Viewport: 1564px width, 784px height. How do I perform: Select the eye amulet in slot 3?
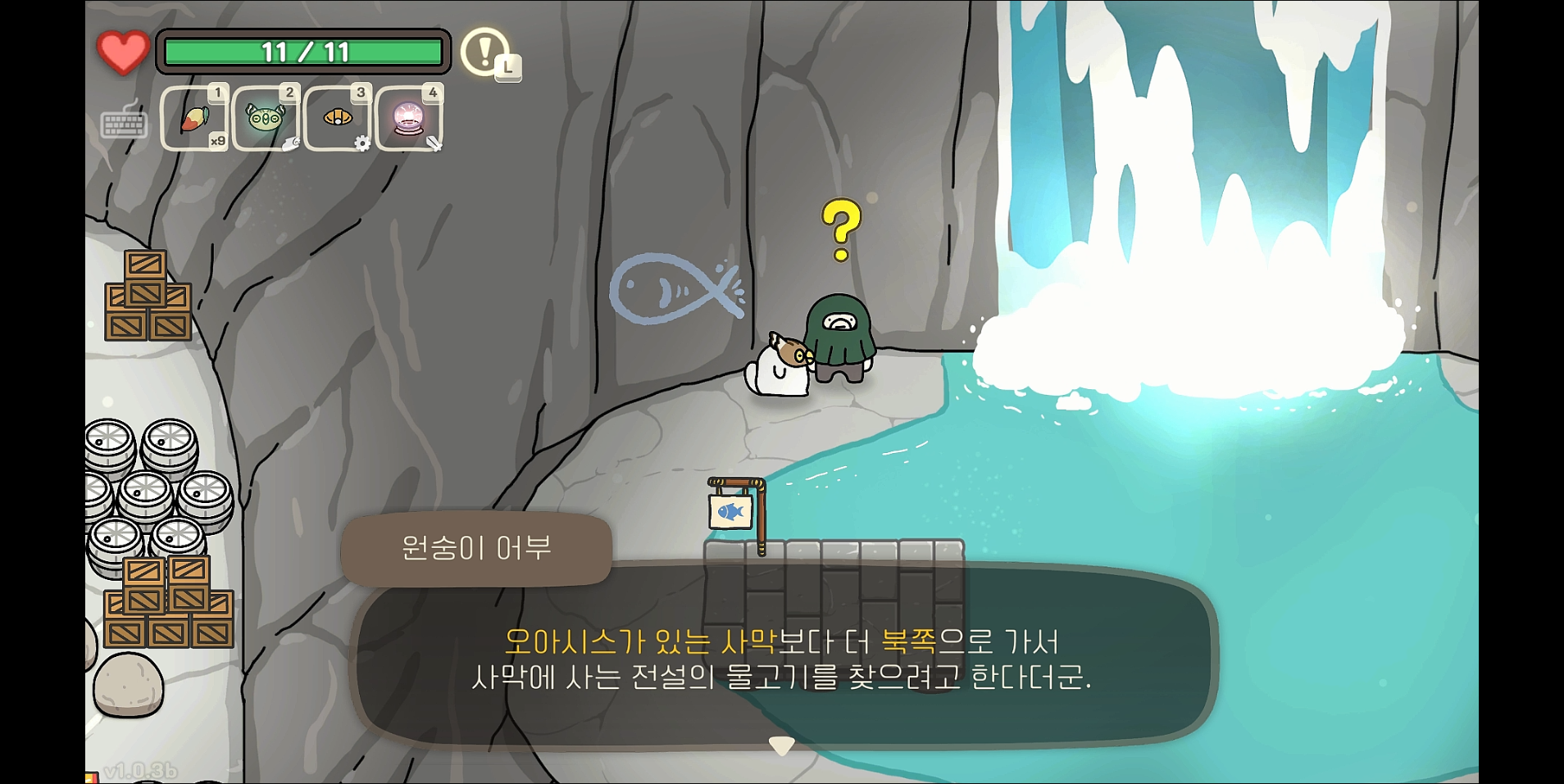tap(337, 116)
